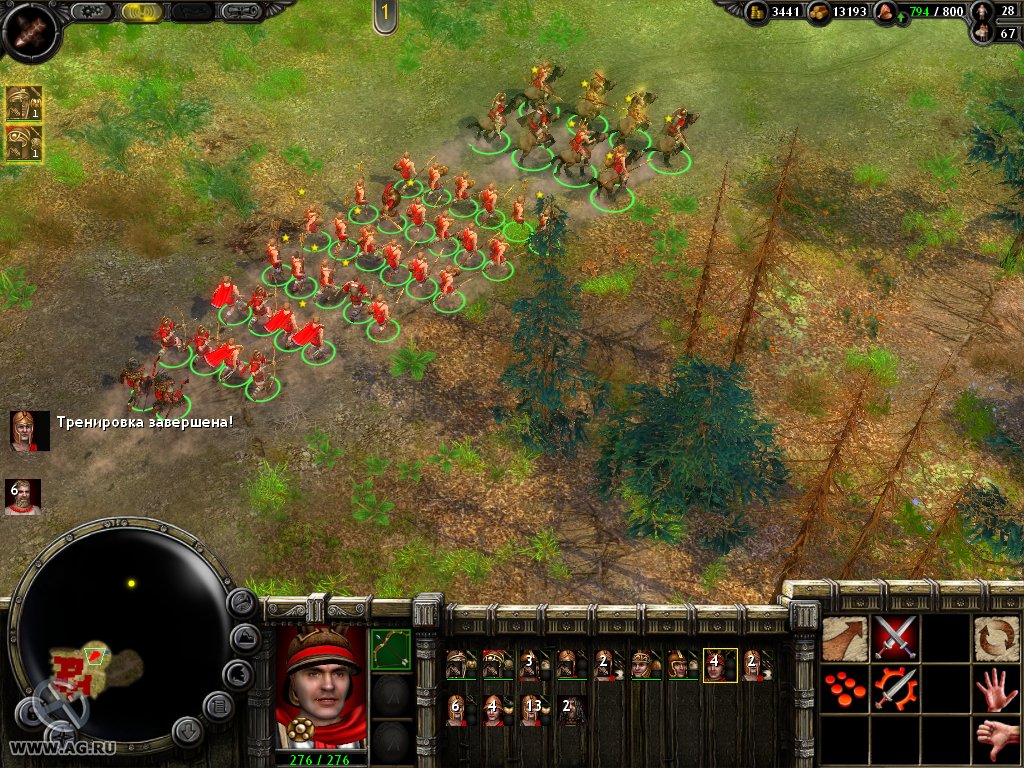The width and height of the screenshot is (1024, 768).
Task: Open the scroll button in top bar
Action: [241, 12]
